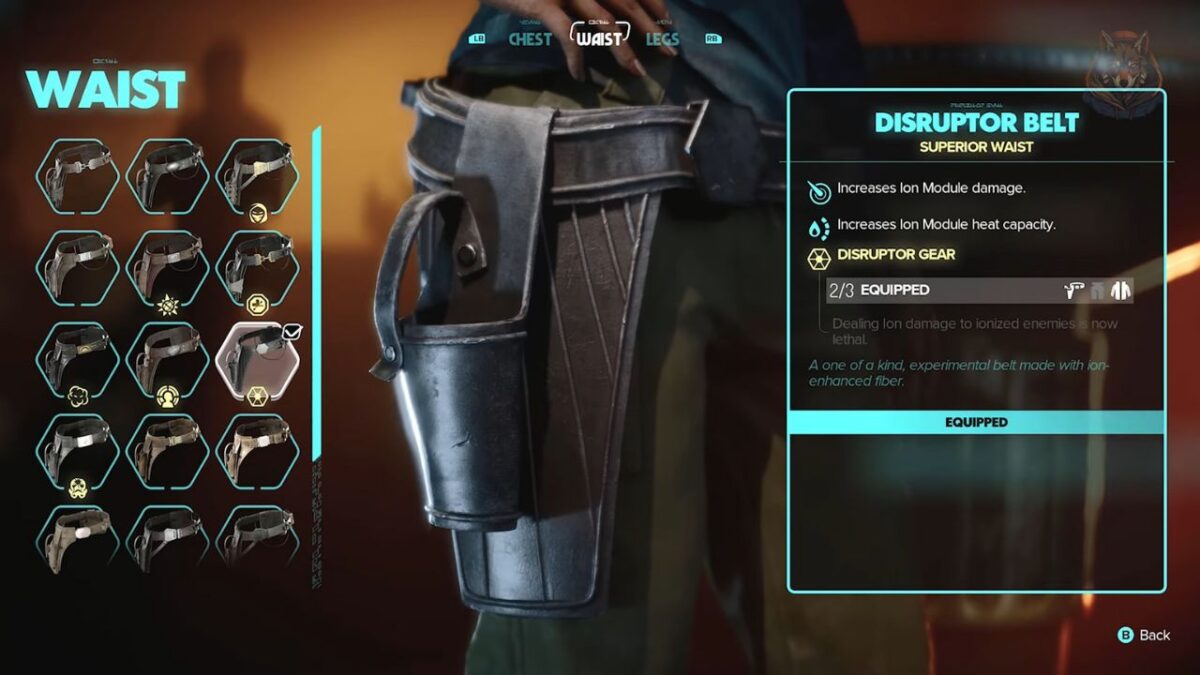Select the belt with the flower-shaped badge
This screenshot has width=1200, height=675.
tap(78, 360)
